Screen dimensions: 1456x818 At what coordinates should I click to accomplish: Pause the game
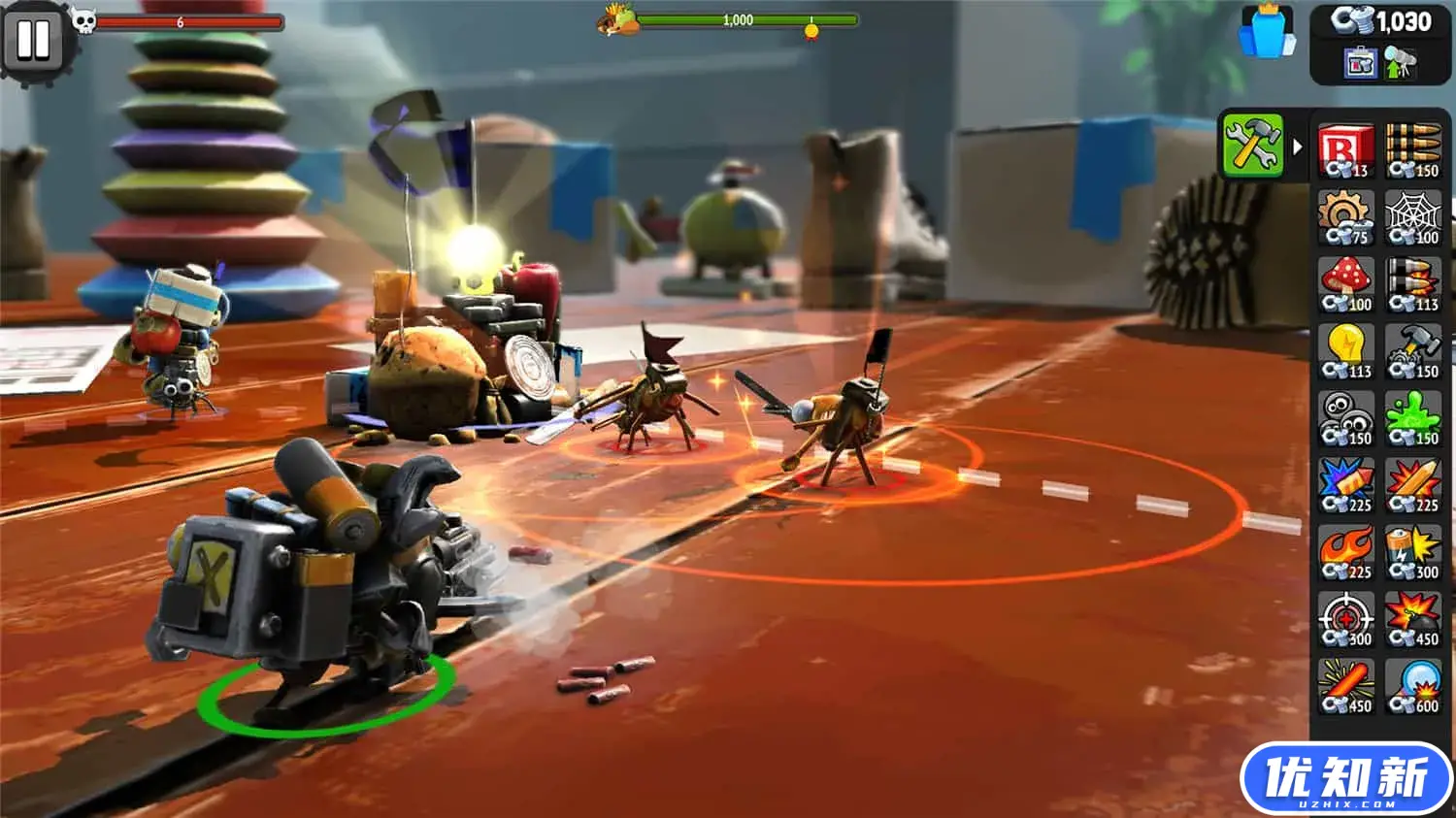34,41
